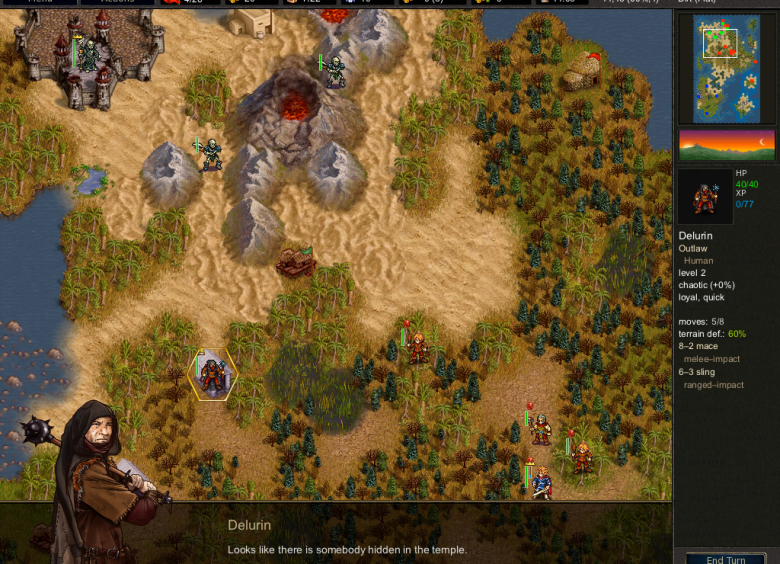End the current turn
The height and width of the screenshot is (564, 780).
pyautogui.click(x=726, y=558)
